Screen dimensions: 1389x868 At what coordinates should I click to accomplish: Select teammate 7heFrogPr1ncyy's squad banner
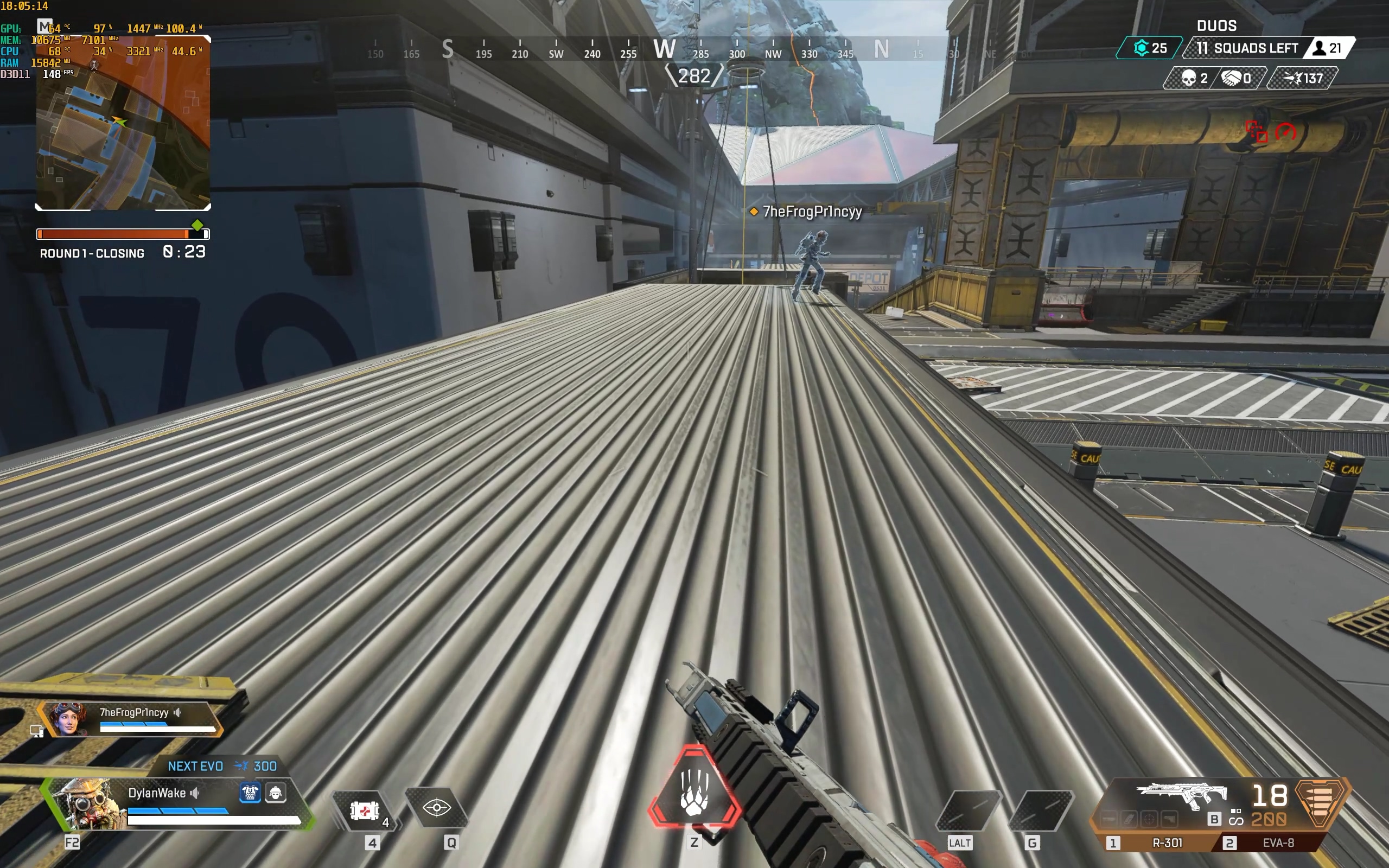click(132, 718)
